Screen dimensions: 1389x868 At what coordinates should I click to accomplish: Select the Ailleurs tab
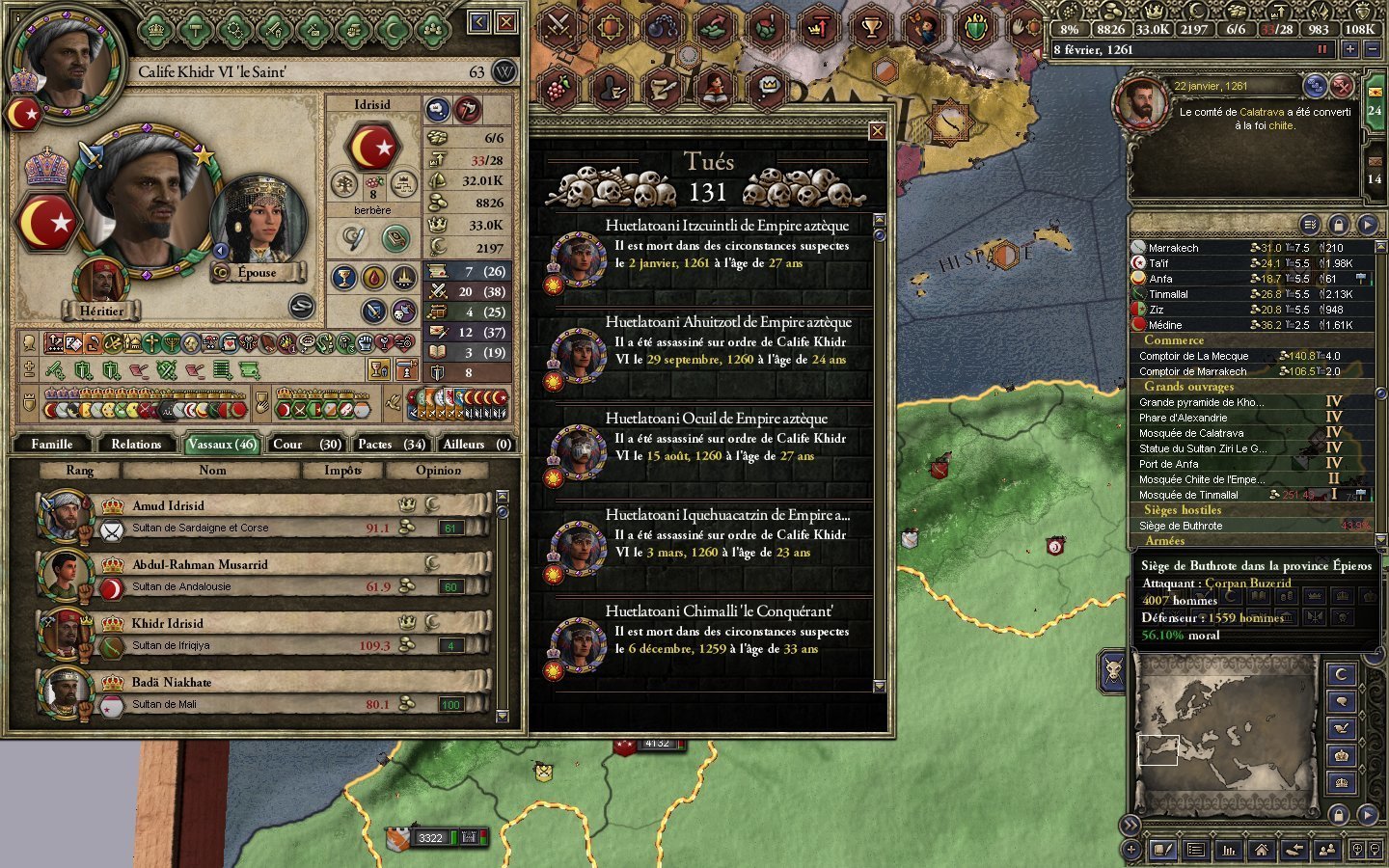point(477,445)
